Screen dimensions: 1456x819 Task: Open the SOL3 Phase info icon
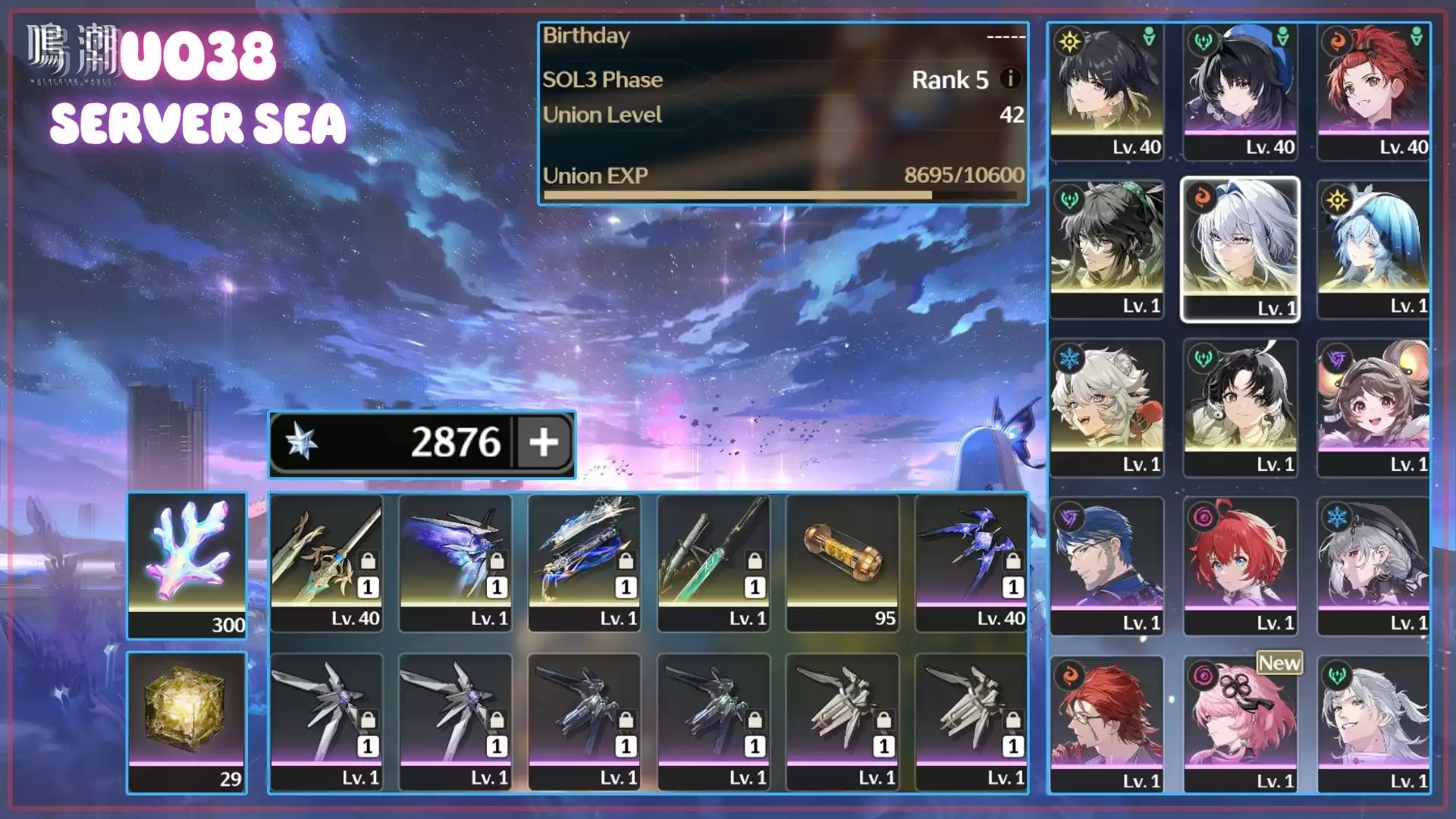pyautogui.click(x=1010, y=78)
